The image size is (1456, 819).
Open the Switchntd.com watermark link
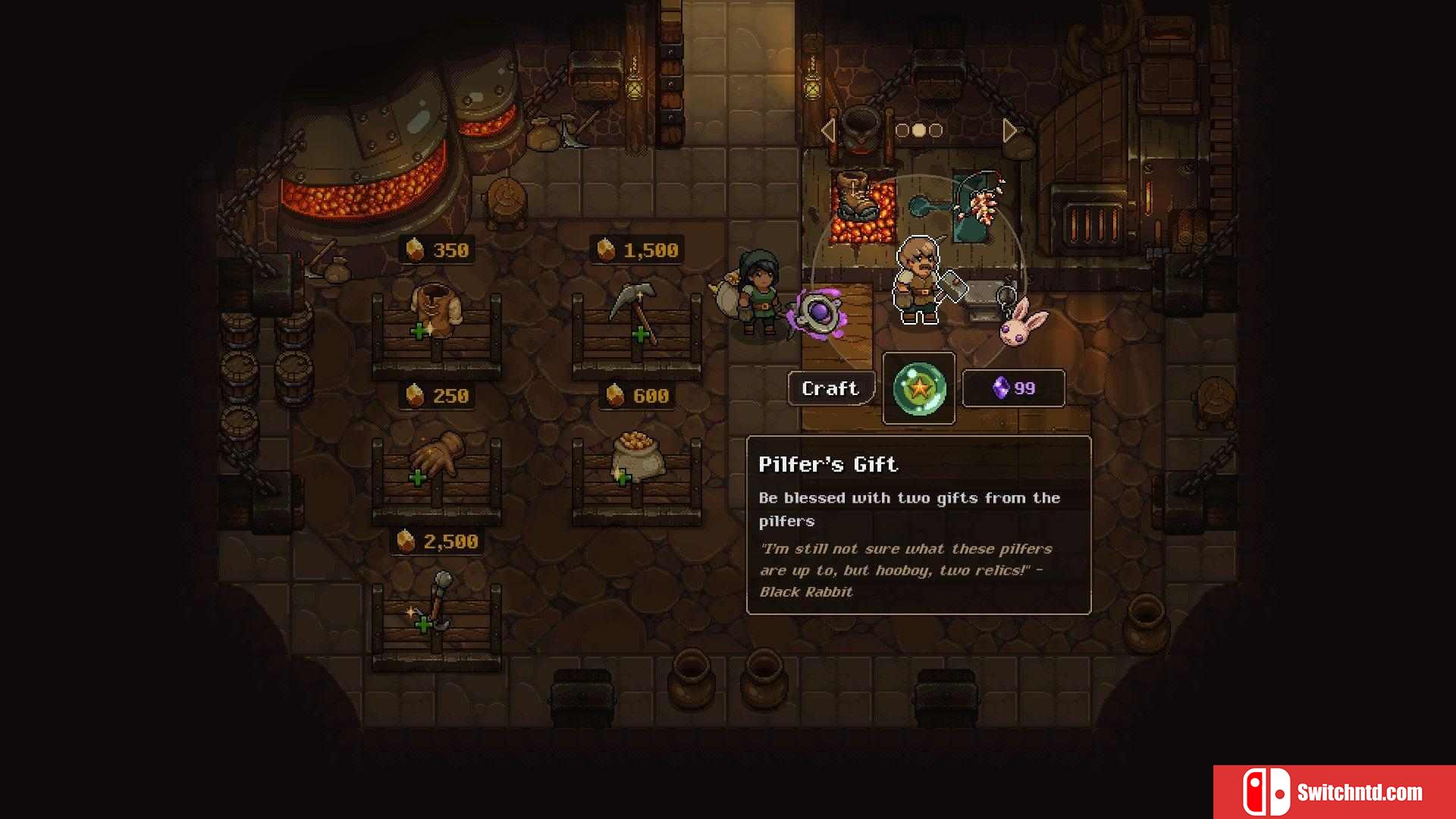click(1335, 792)
